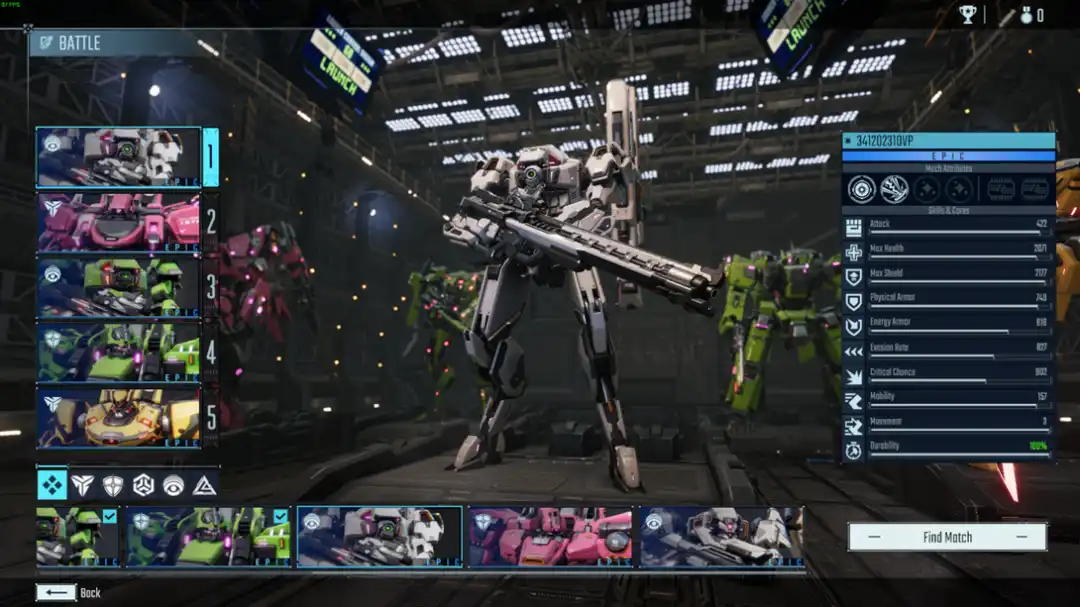This screenshot has width=1080, height=607.
Task: Start matchmaking with Find Match
Action: pyautogui.click(x=946, y=537)
